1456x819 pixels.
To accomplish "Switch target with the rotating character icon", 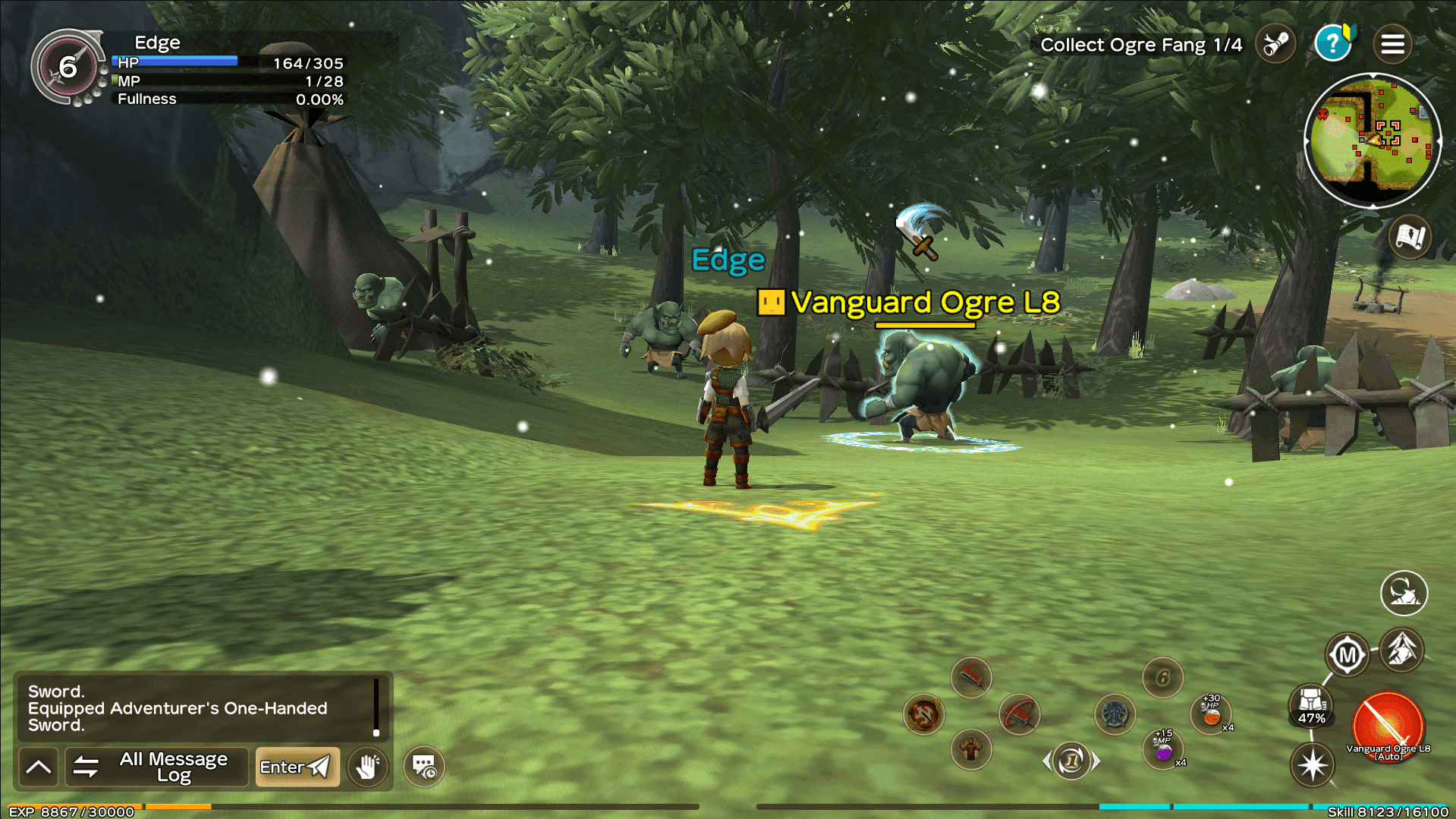I will pyautogui.click(x=1404, y=593).
